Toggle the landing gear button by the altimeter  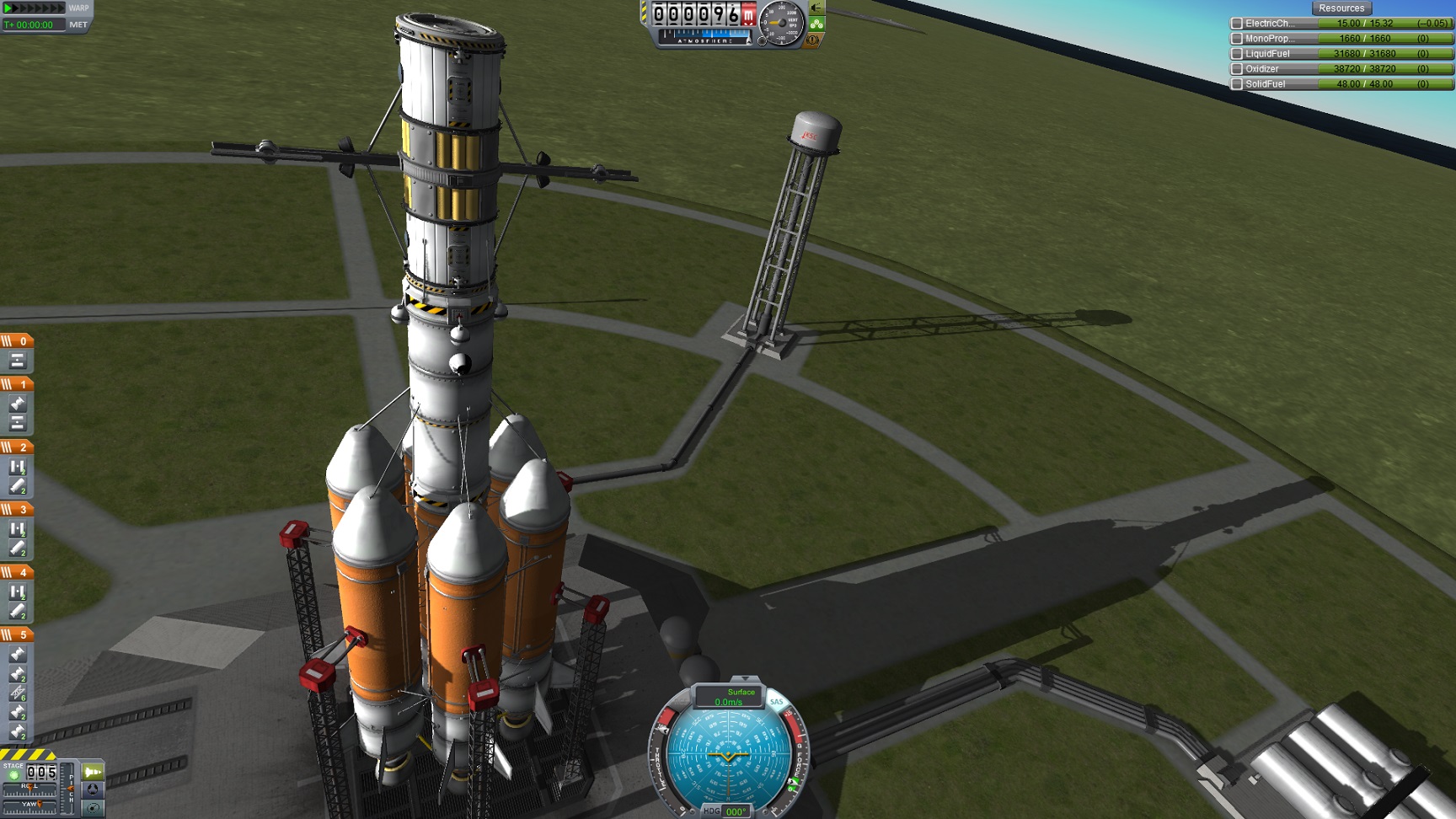click(x=816, y=24)
